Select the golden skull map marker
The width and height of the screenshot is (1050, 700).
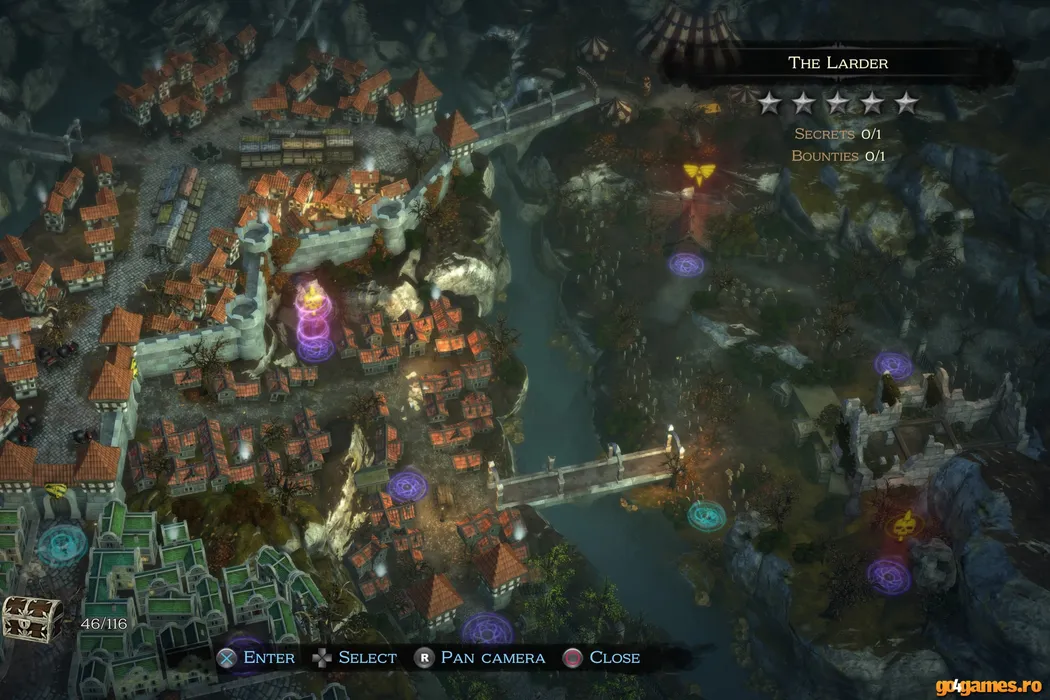pos(905,523)
